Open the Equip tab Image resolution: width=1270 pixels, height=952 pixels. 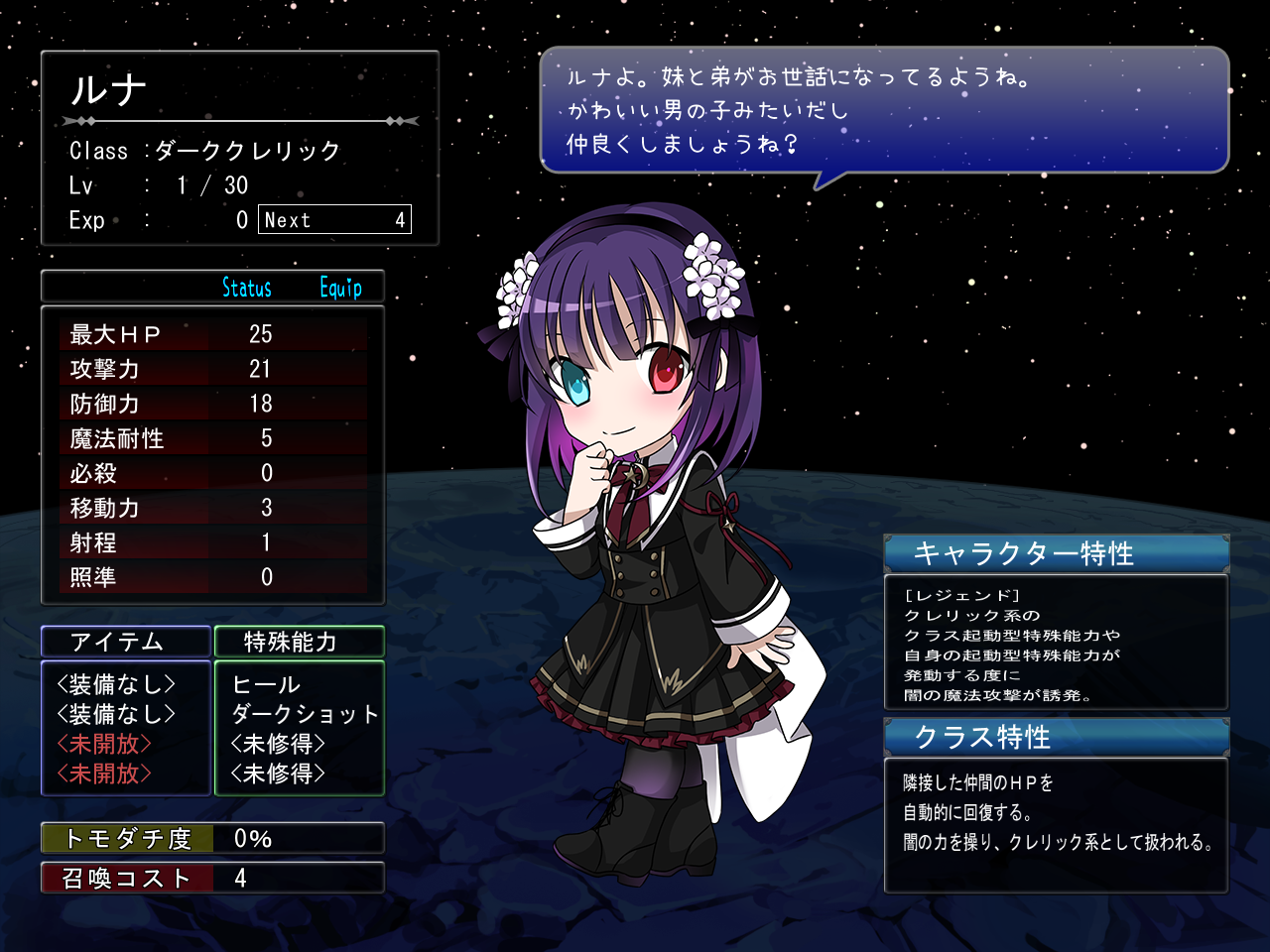pyautogui.click(x=340, y=288)
